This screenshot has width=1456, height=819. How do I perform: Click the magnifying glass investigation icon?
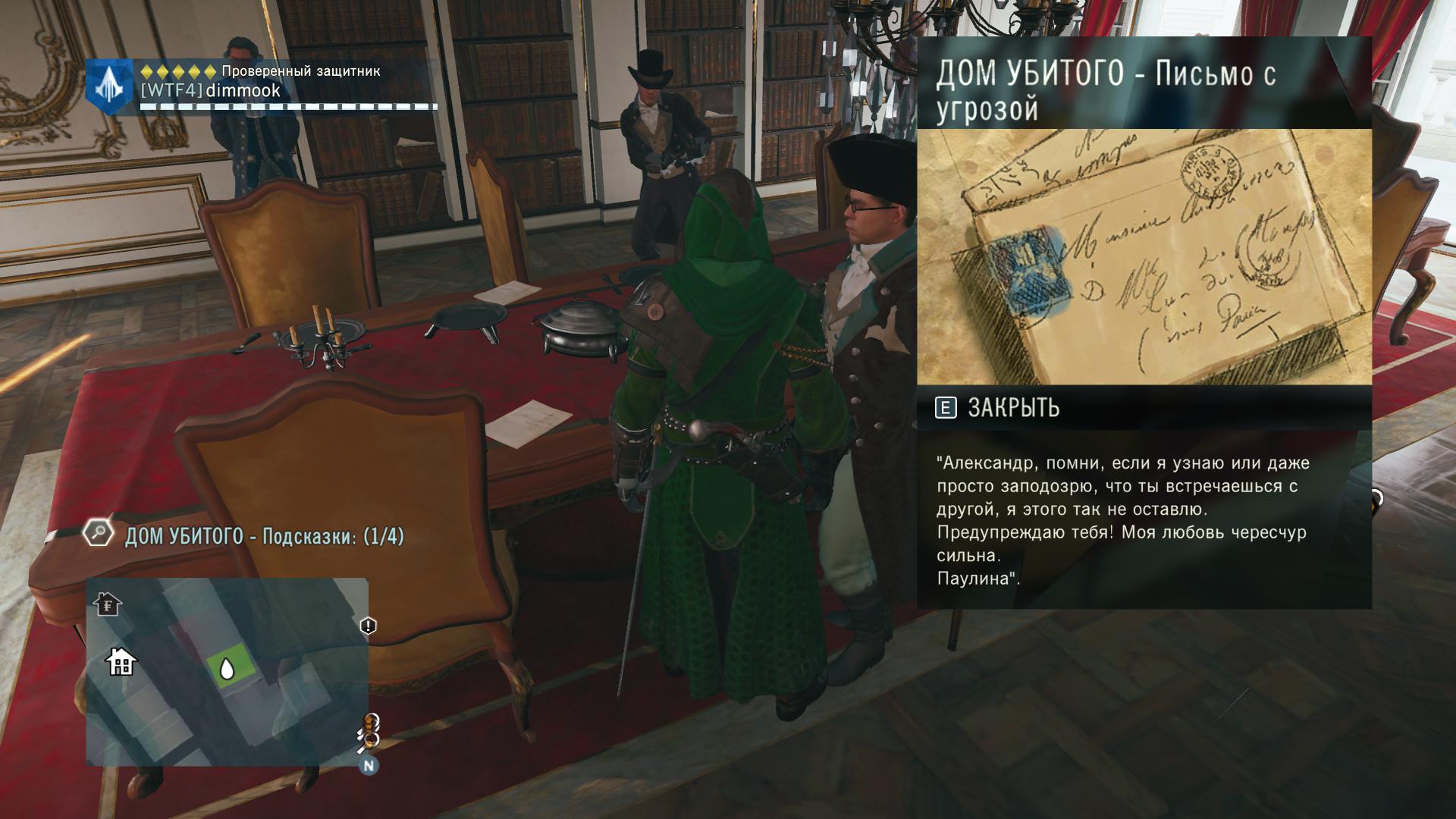pyautogui.click(x=99, y=533)
